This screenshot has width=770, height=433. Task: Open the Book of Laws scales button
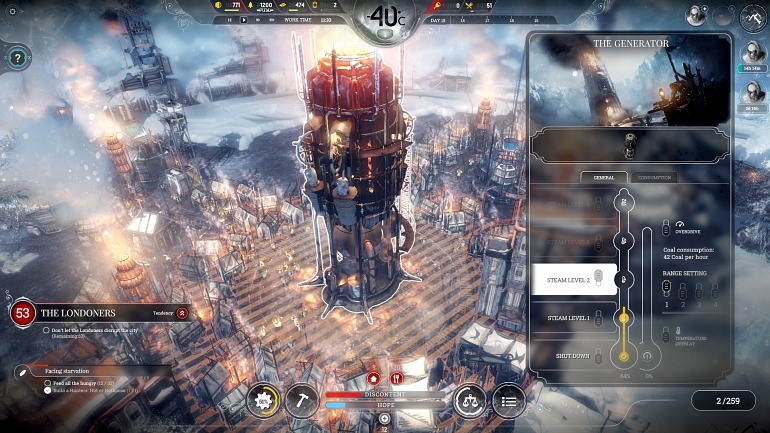[470, 400]
